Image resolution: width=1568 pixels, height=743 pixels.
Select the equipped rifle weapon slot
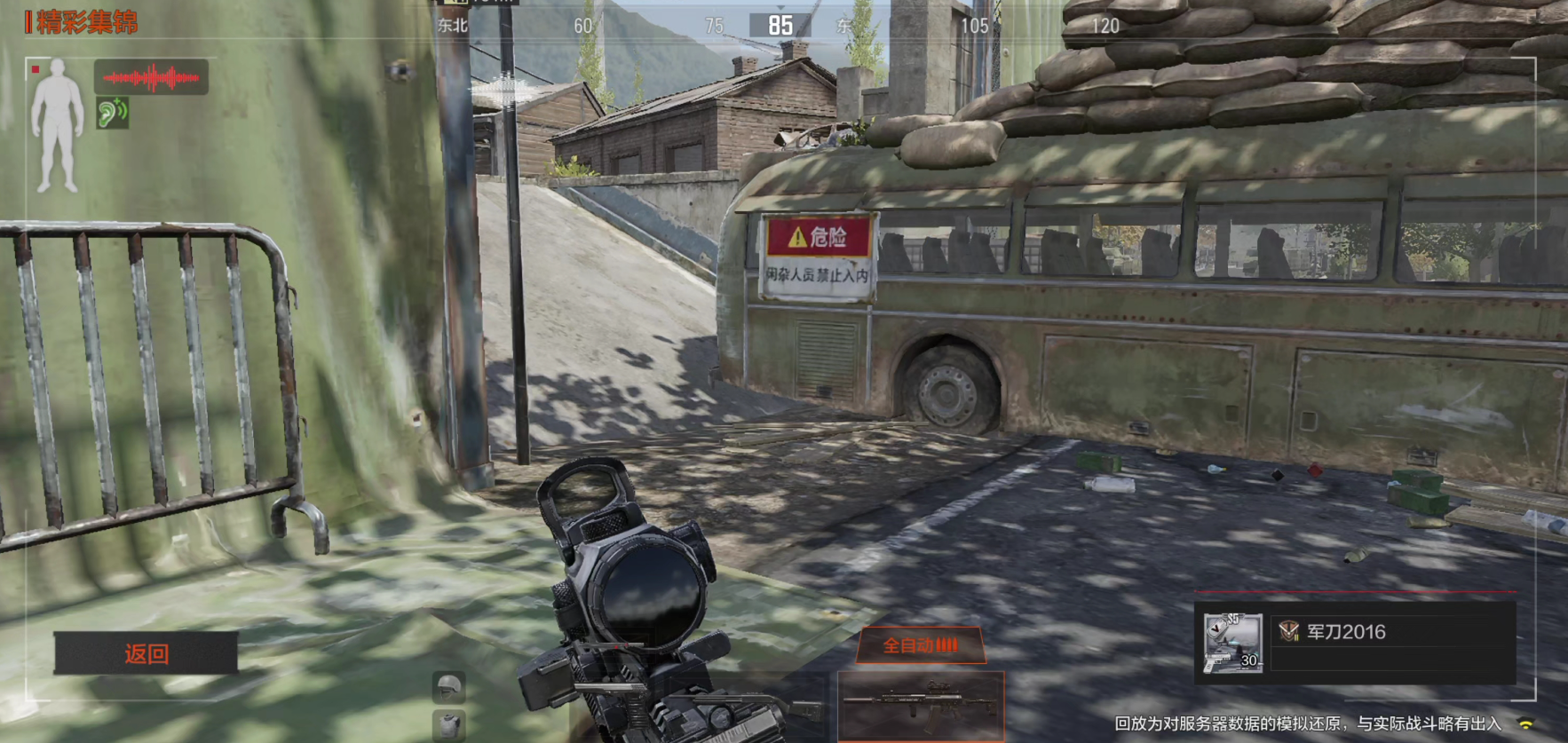[921, 705]
